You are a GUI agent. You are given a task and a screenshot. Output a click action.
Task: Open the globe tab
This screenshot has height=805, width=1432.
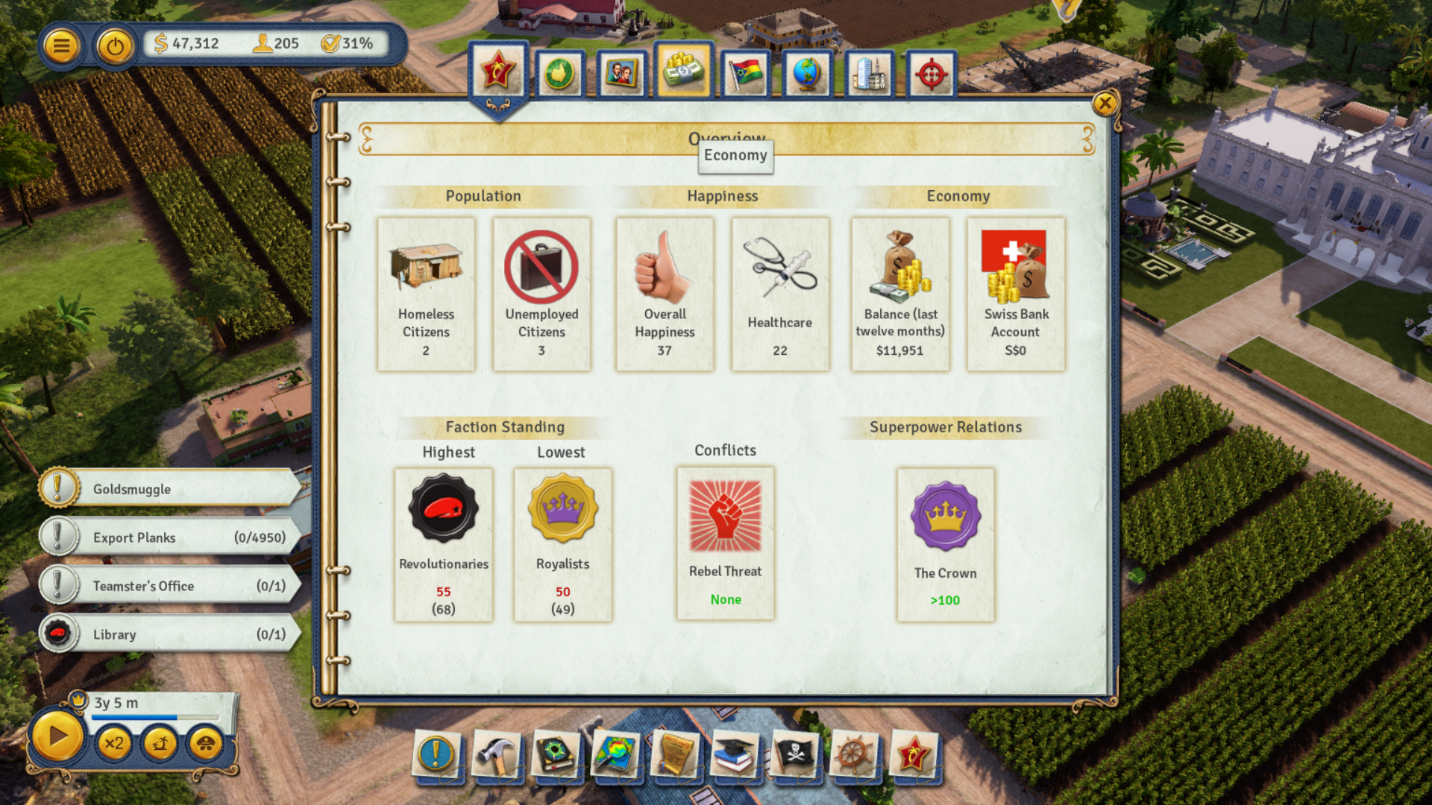[x=807, y=75]
